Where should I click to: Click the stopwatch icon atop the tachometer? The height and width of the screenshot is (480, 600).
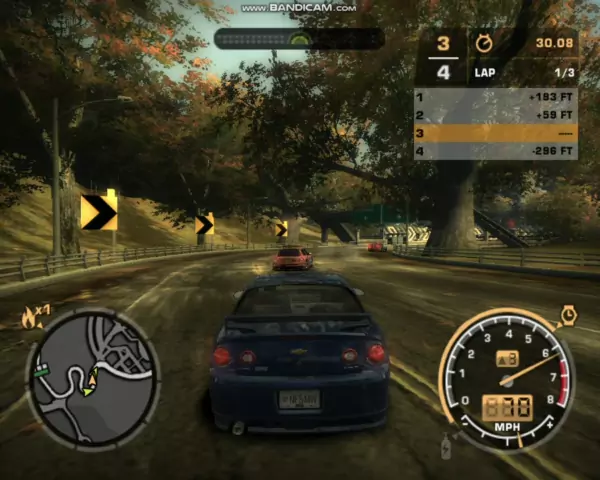pyautogui.click(x=569, y=315)
